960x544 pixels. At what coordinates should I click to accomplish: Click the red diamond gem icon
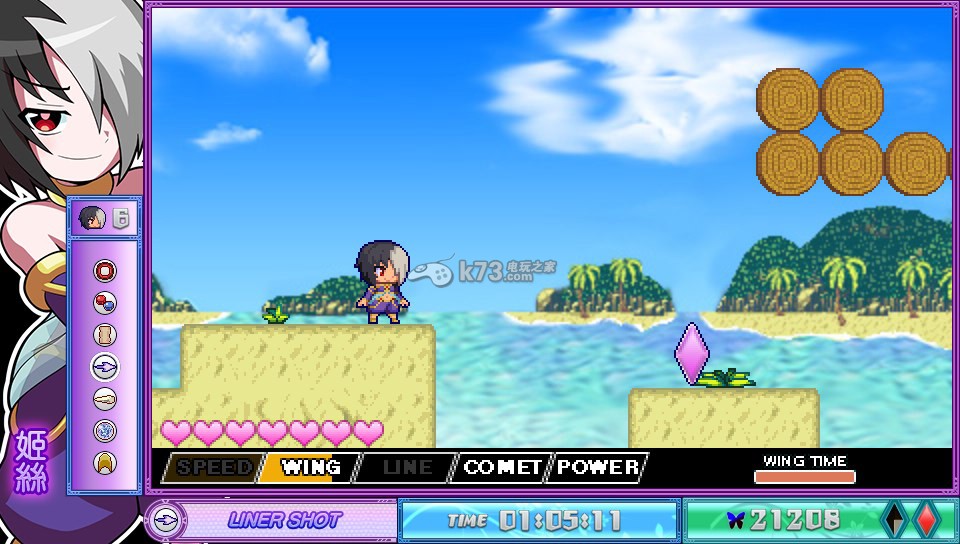click(925, 520)
